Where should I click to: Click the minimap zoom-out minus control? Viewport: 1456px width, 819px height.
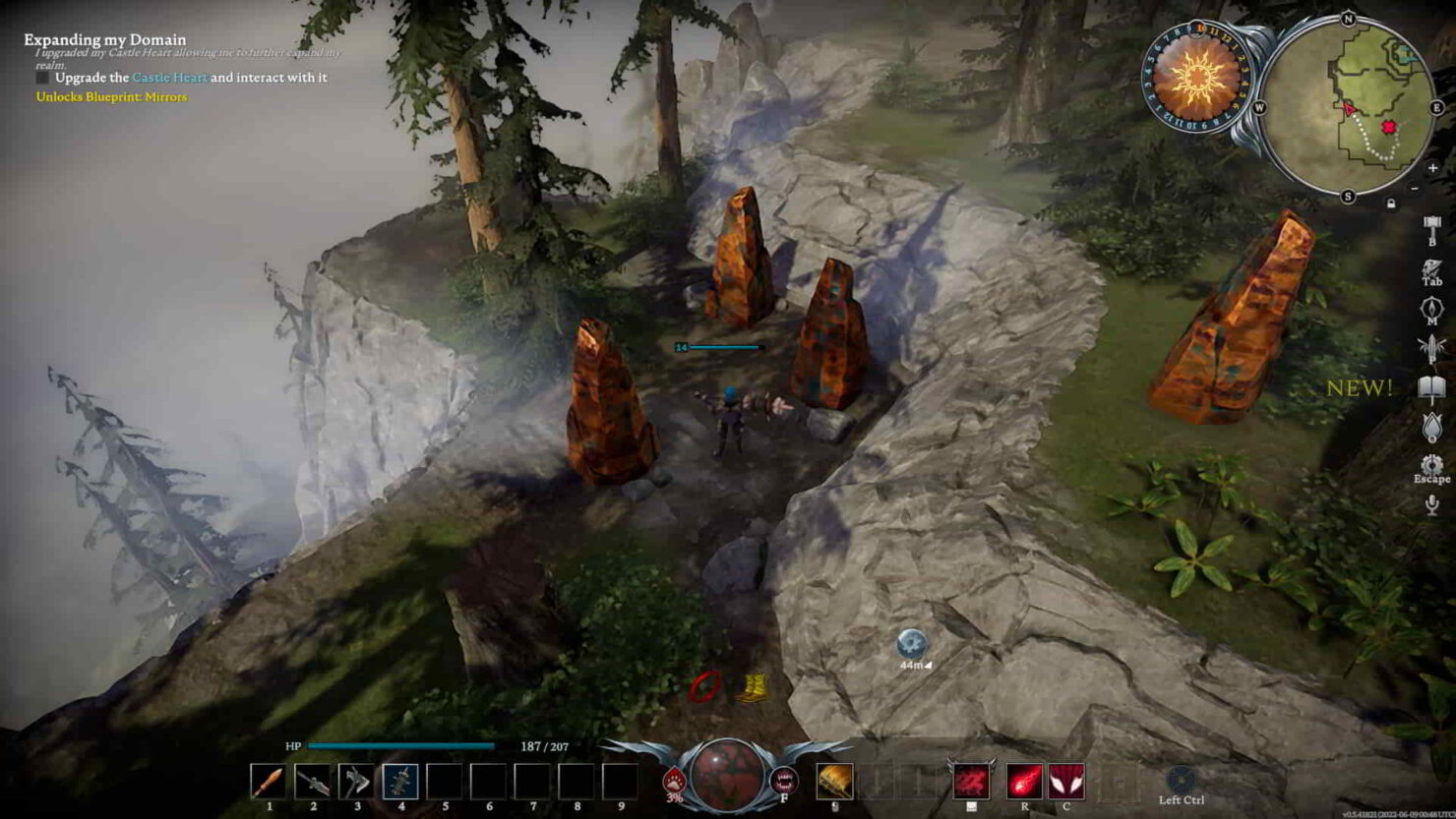pos(1416,189)
